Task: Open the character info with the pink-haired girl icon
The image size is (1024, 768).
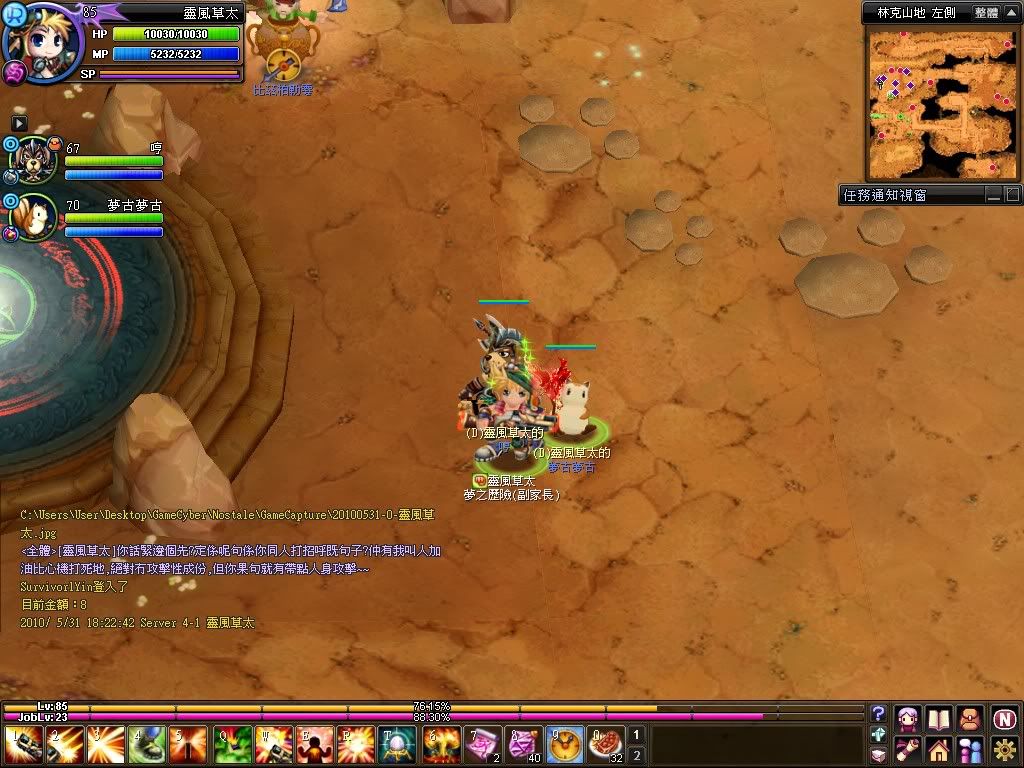Action: 908,718
